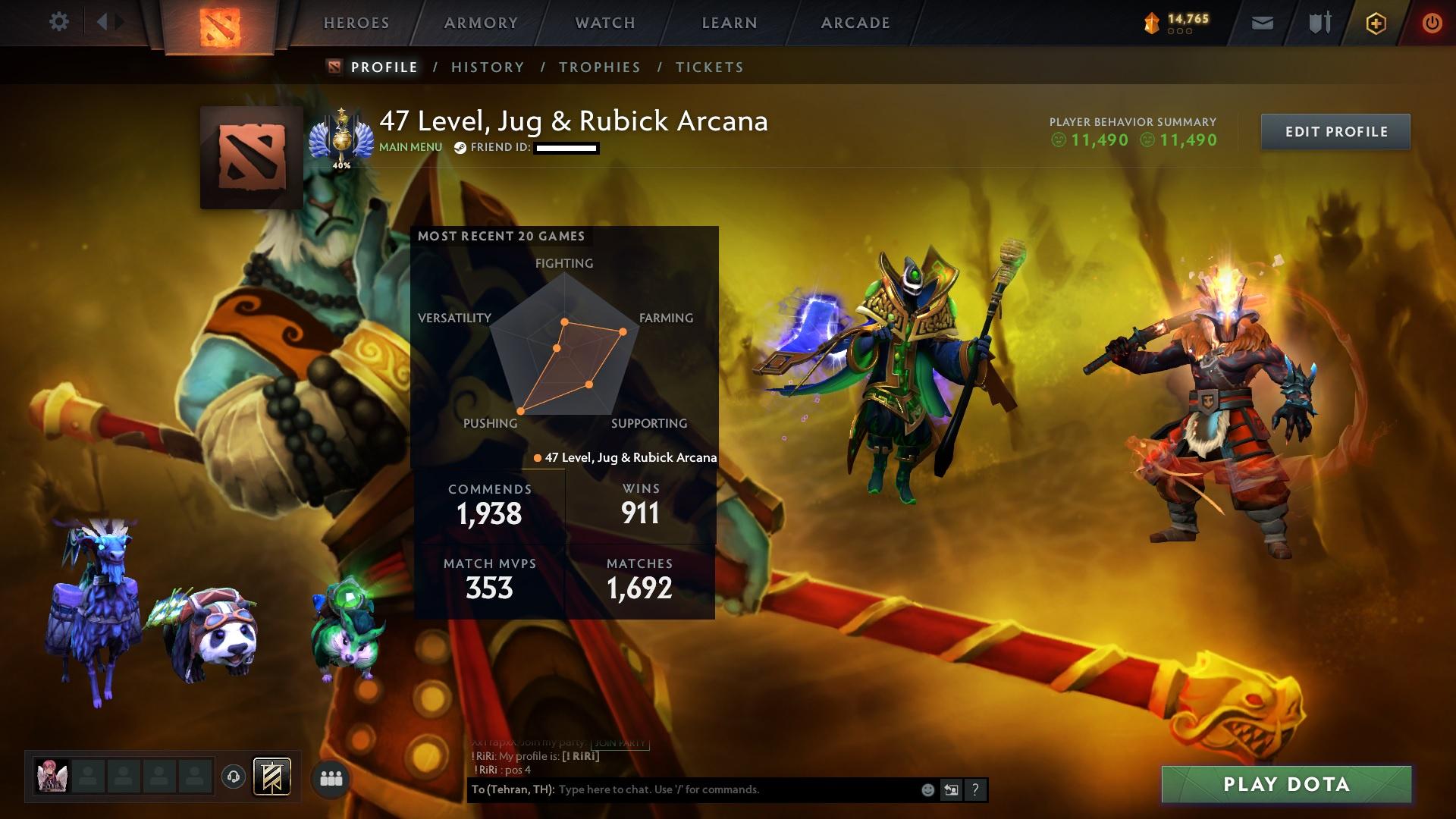This screenshot has height=819, width=1456.
Task: Toggle the guild banner panel
Action: click(273, 776)
